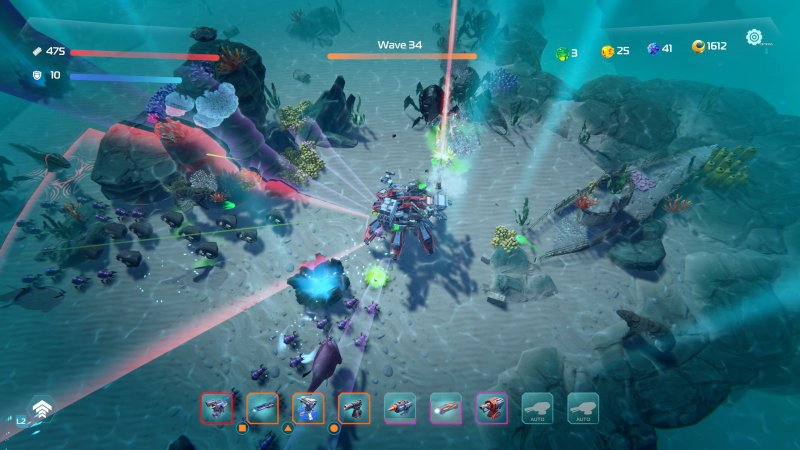This screenshot has height=450, width=800.
Task: Choose the long blue laser barrel weapon
Action: point(262,407)
